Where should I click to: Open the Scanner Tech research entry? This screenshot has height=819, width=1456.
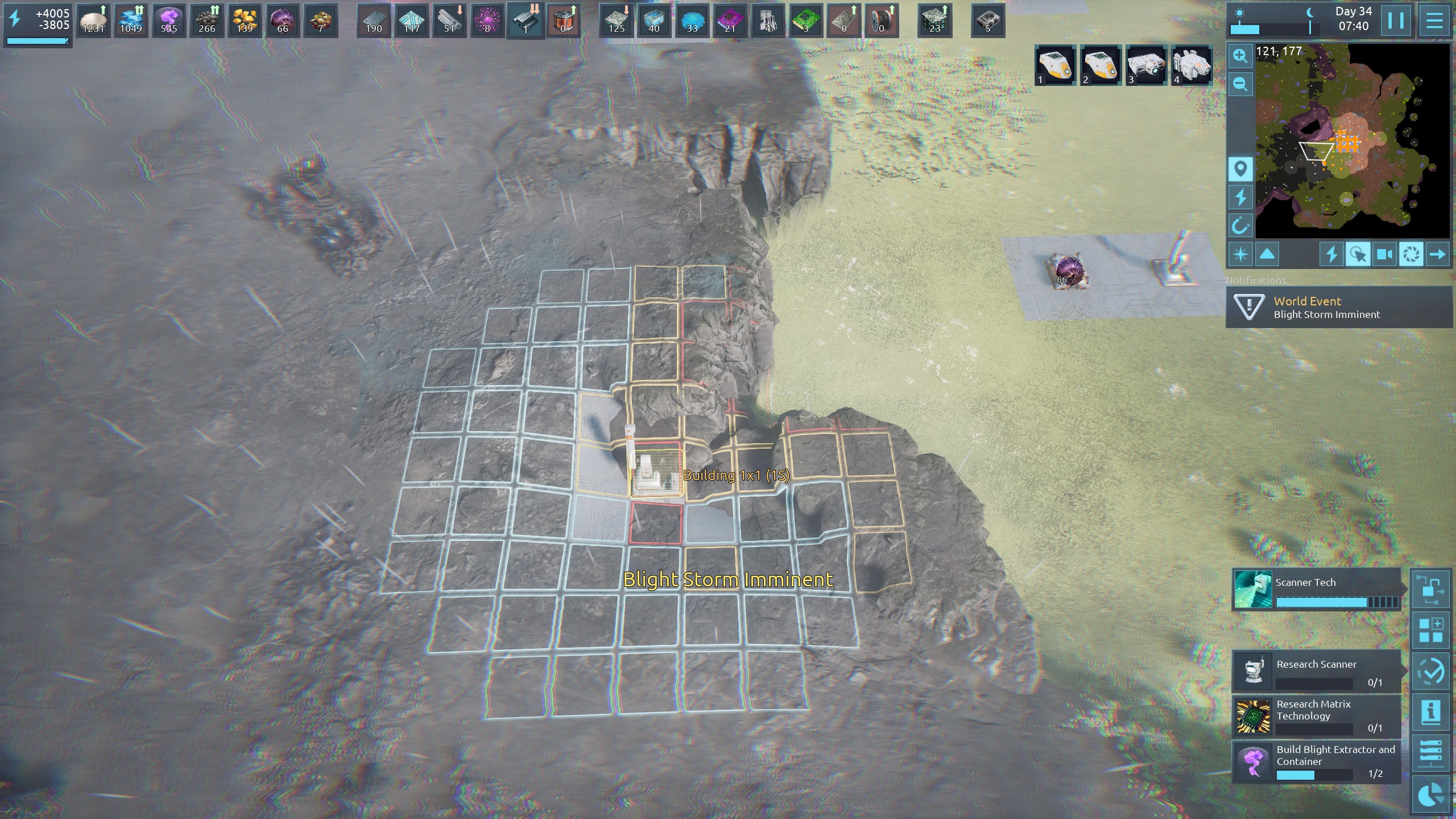(1316, 590)
